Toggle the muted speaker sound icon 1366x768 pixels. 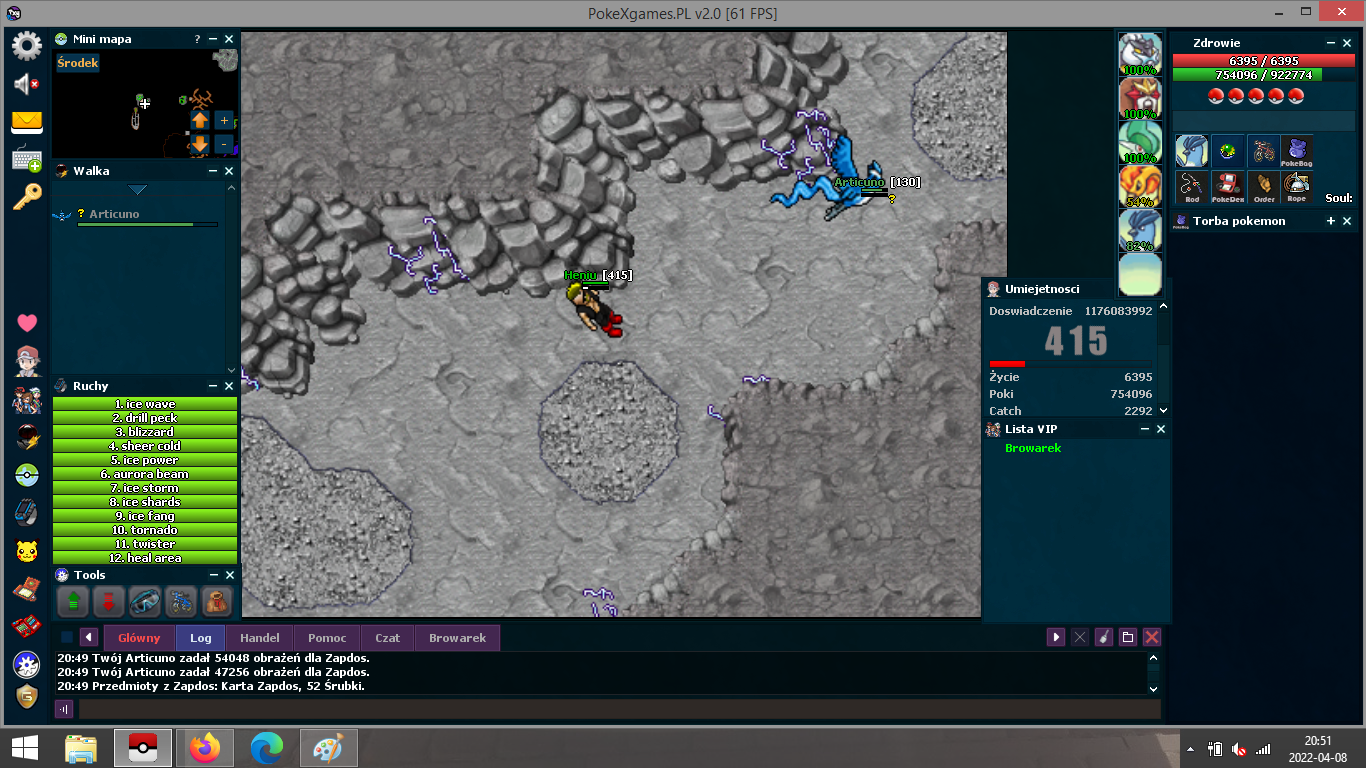pos(26,85)
